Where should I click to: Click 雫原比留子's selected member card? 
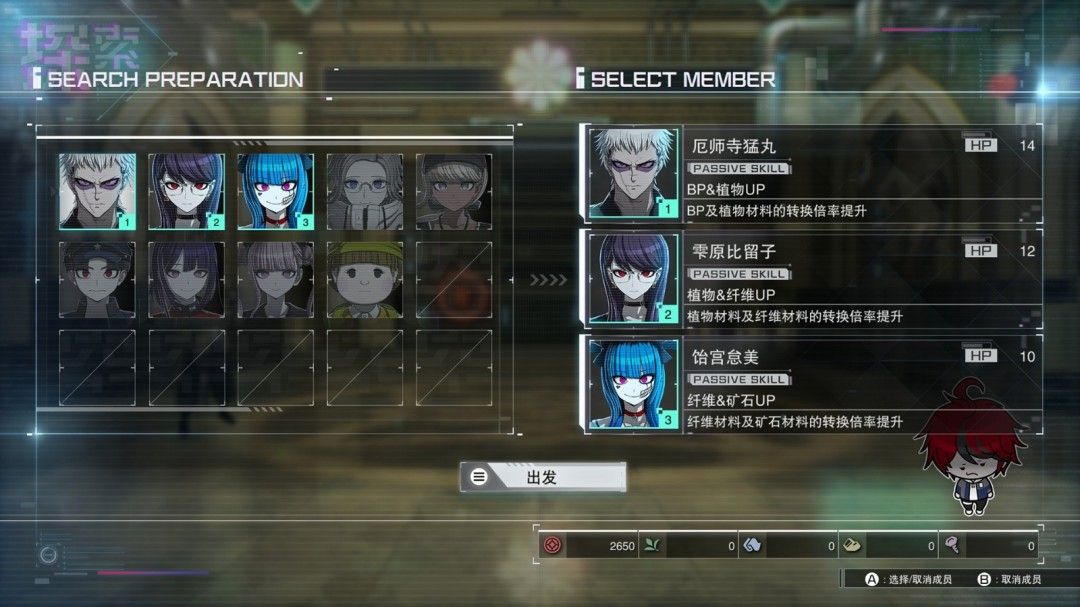tap(811, 279)
